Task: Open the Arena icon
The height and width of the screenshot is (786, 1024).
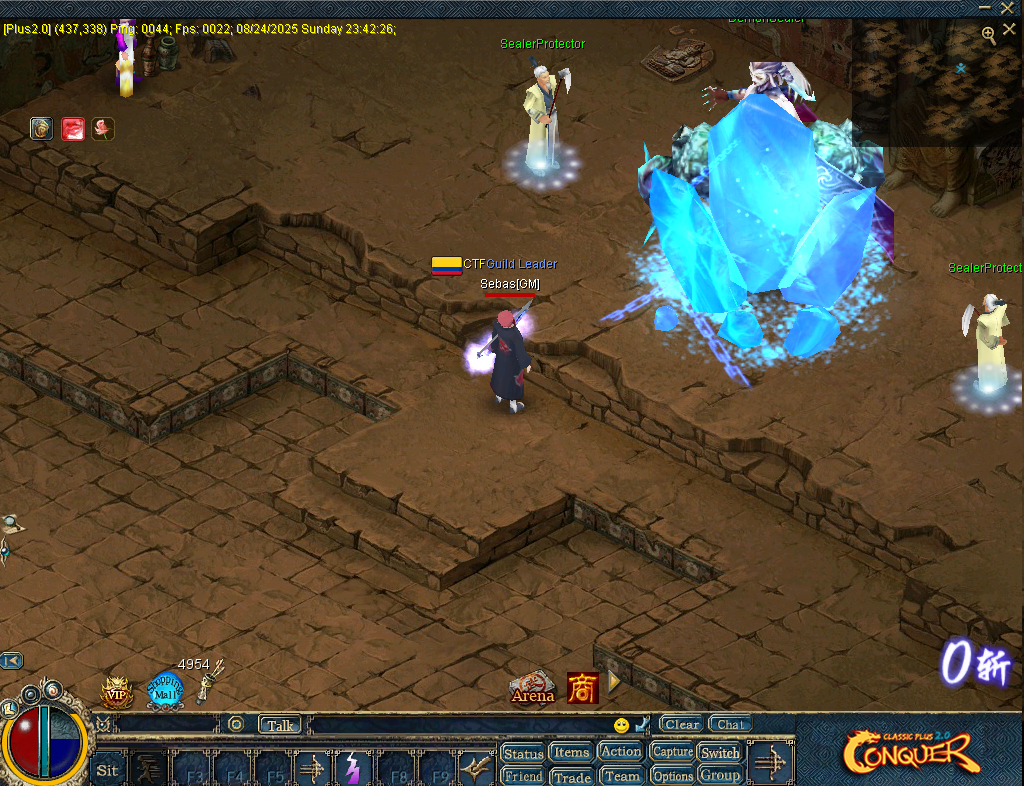Action: 532,687
